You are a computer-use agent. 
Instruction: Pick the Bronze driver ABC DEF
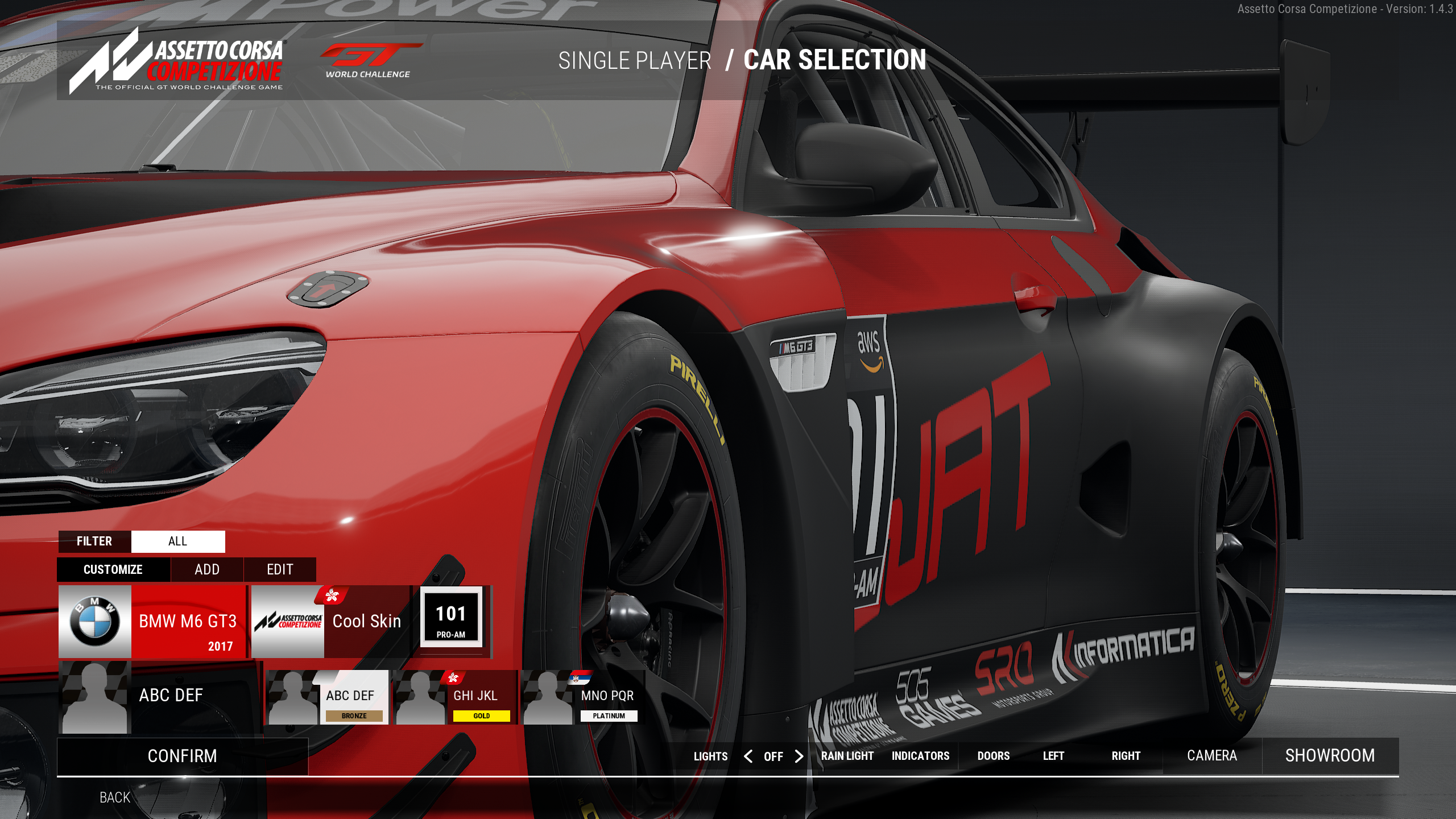point(328,697)
